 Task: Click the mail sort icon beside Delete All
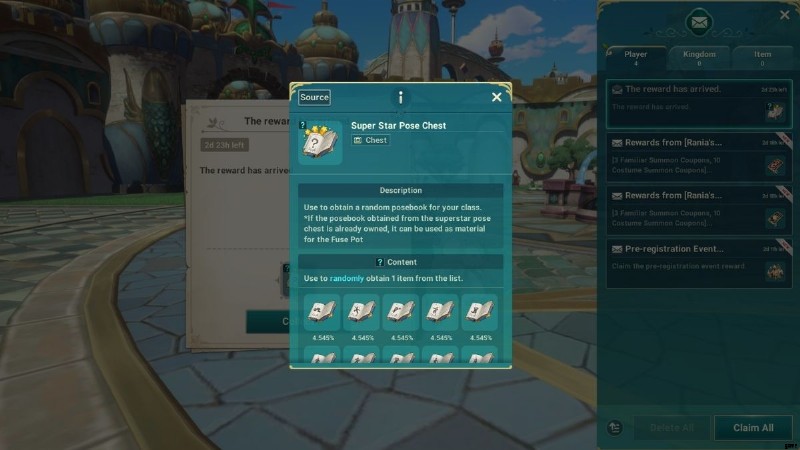pyautogui.click(x=615, y=428)
